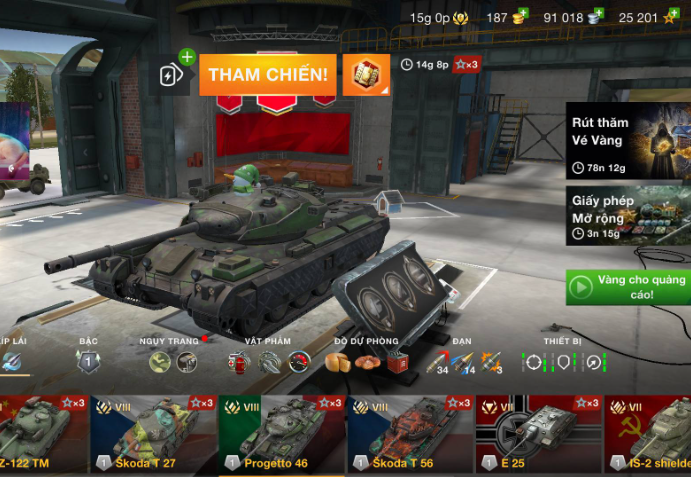Open the Bậc tier 1 badge
Image resolution: width=691 pixels, height=477 pixels.
(87, 361)
